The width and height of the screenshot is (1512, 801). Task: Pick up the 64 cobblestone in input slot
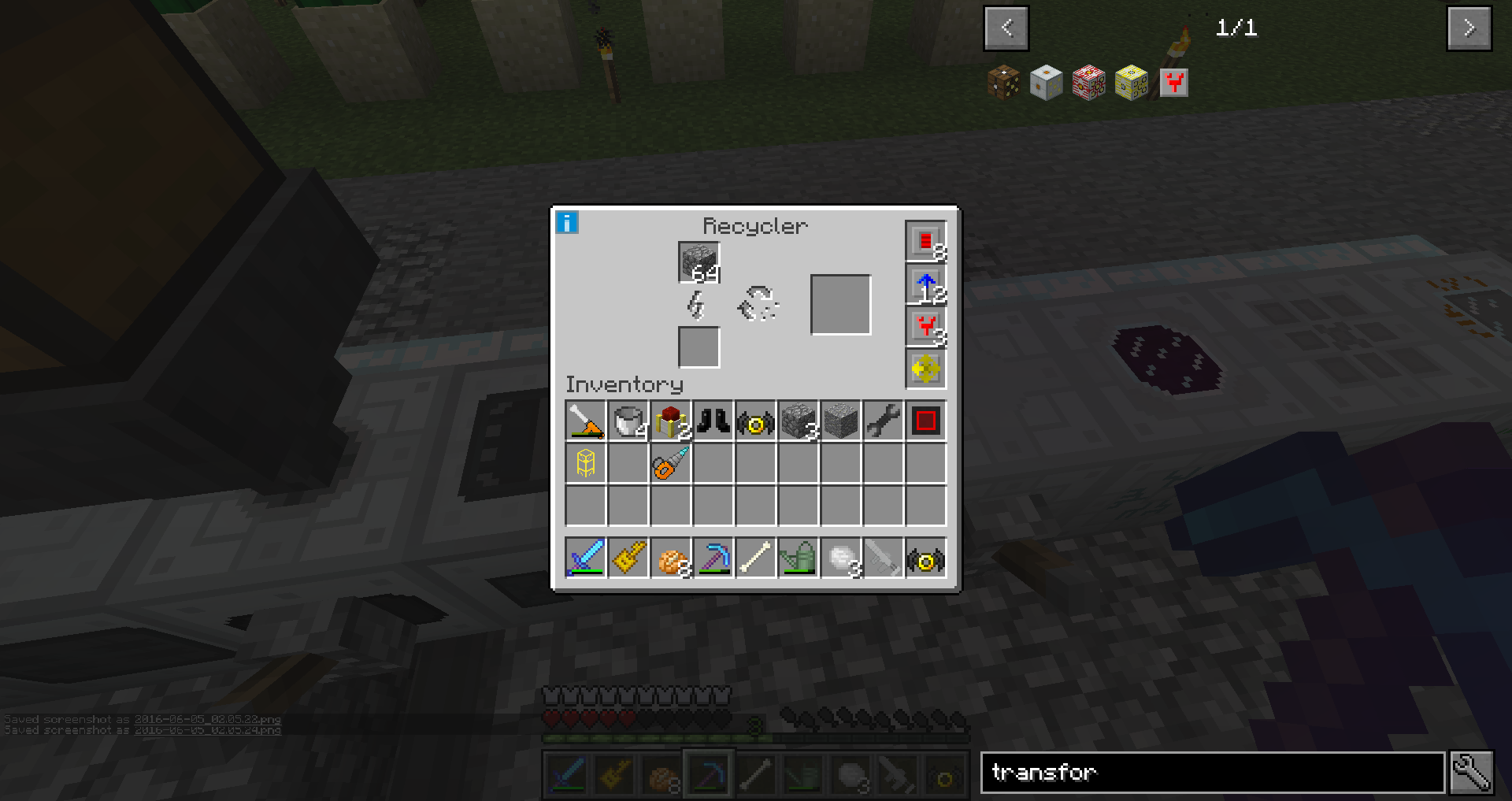(x=699, y=262)
